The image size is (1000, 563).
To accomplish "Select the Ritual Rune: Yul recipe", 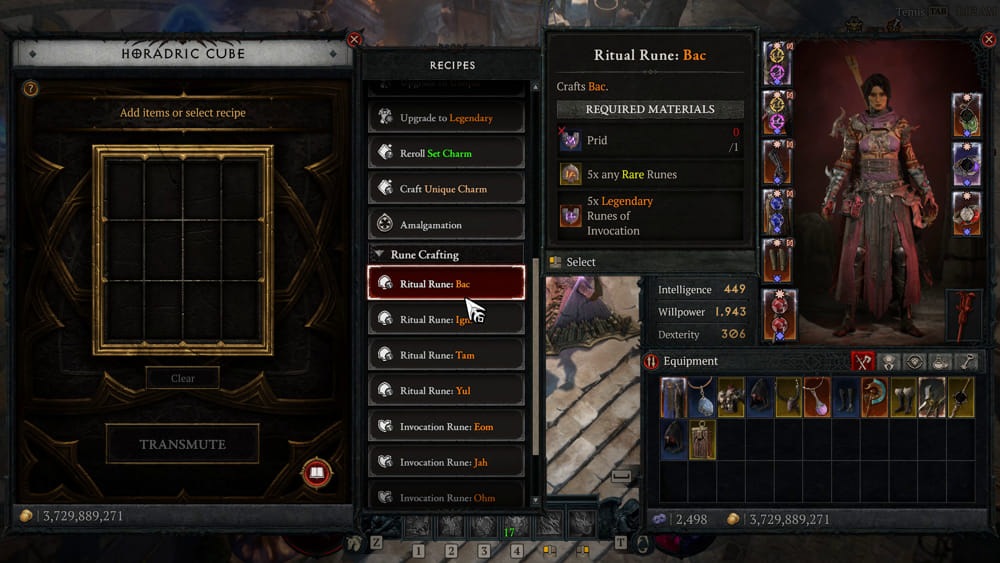I will coord(446,391).
